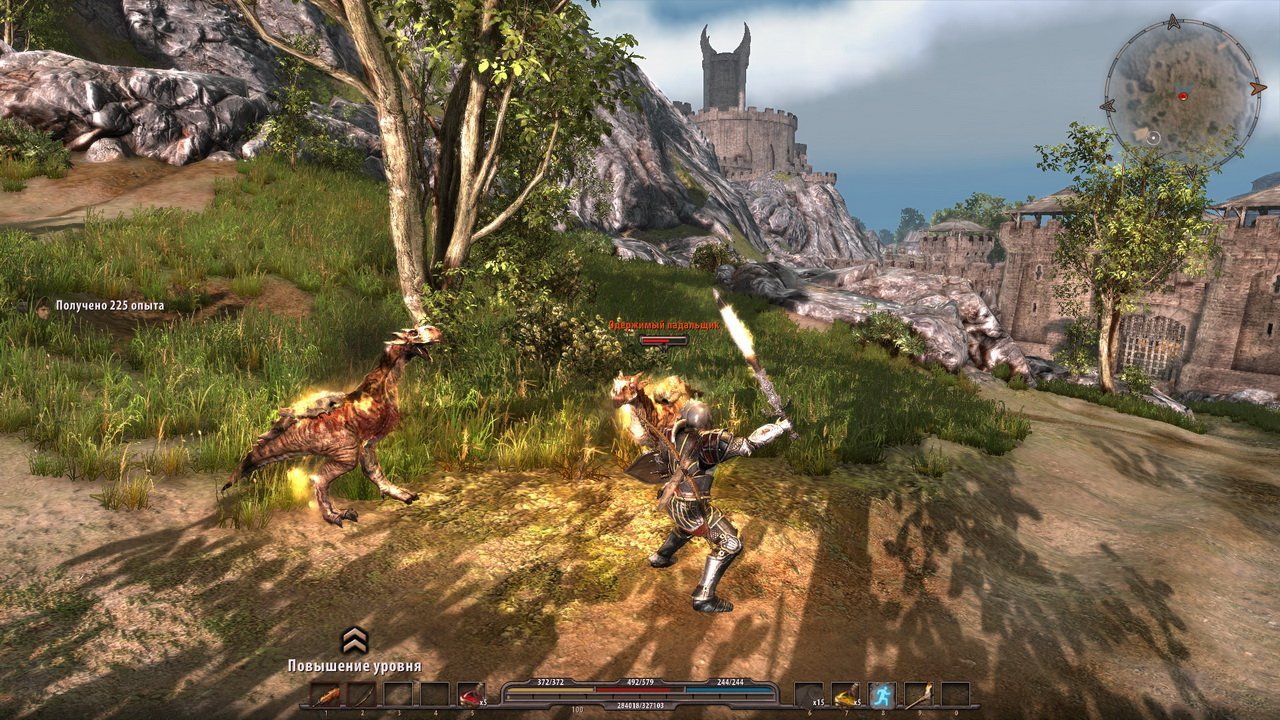1280x720 pixels.
Task: Activate the blue running-man sprint ability
Action: tap(882, 695)
